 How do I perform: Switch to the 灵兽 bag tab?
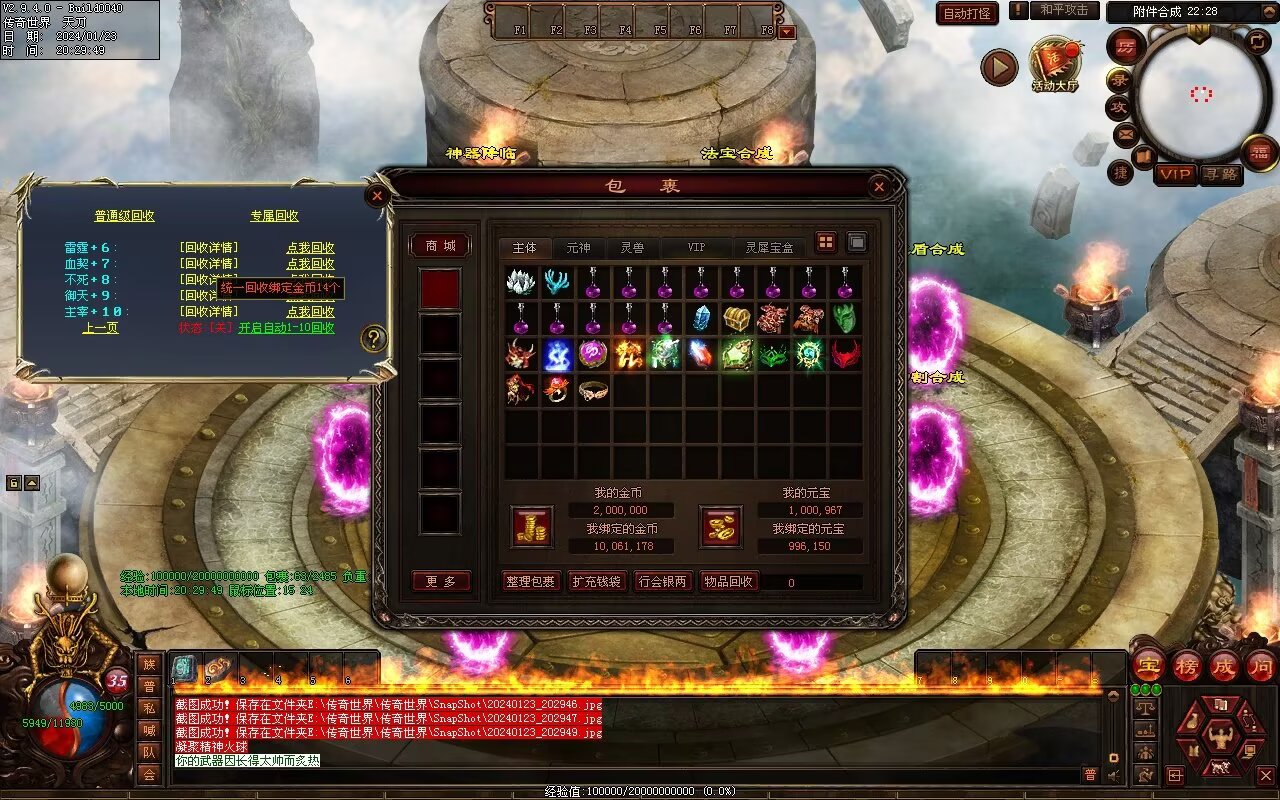point(632,247)
